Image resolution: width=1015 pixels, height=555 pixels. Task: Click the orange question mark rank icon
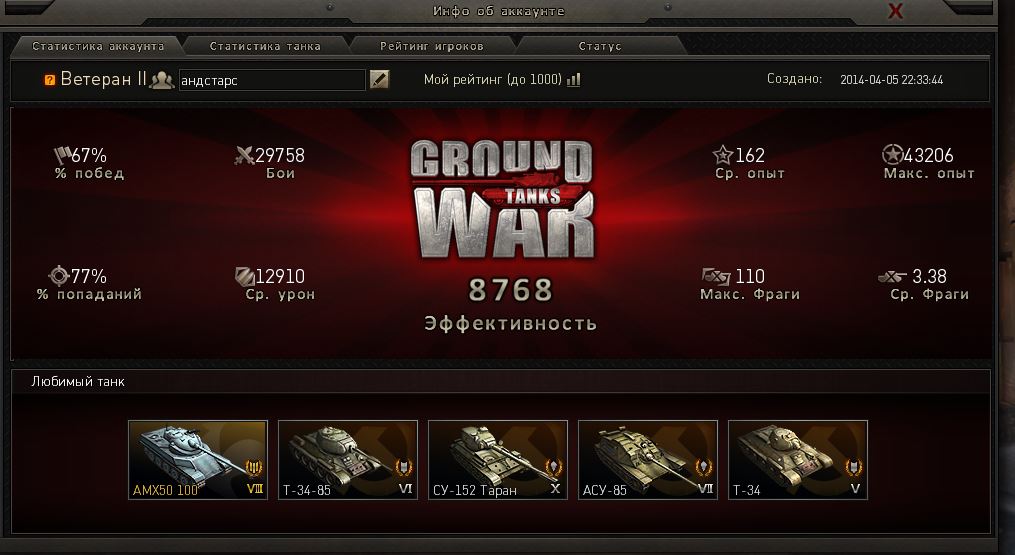click(x=50, y=80)
